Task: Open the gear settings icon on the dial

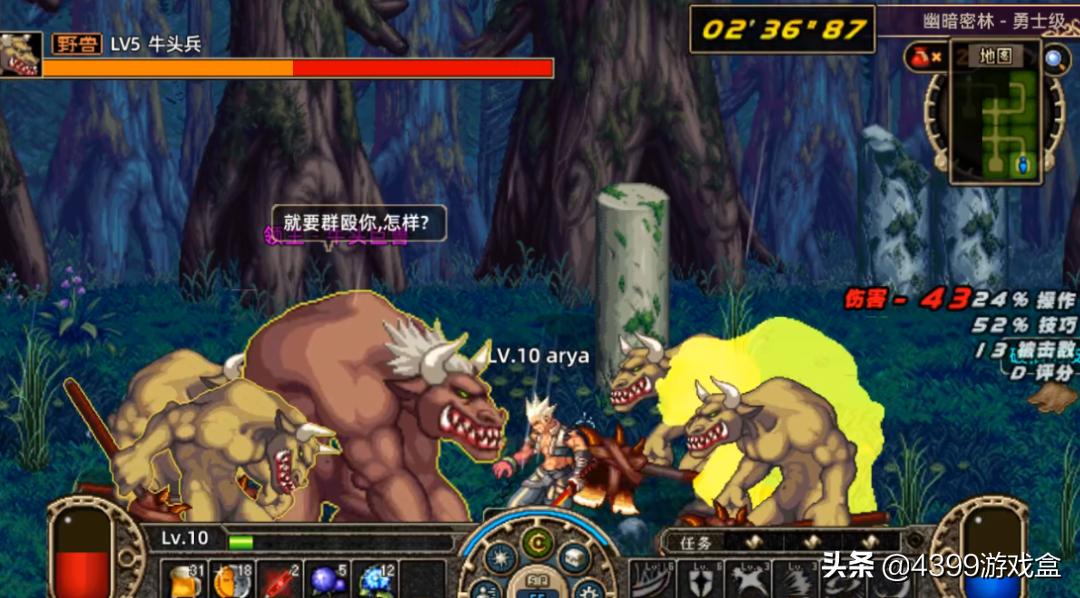Action: tap(590, 588)
